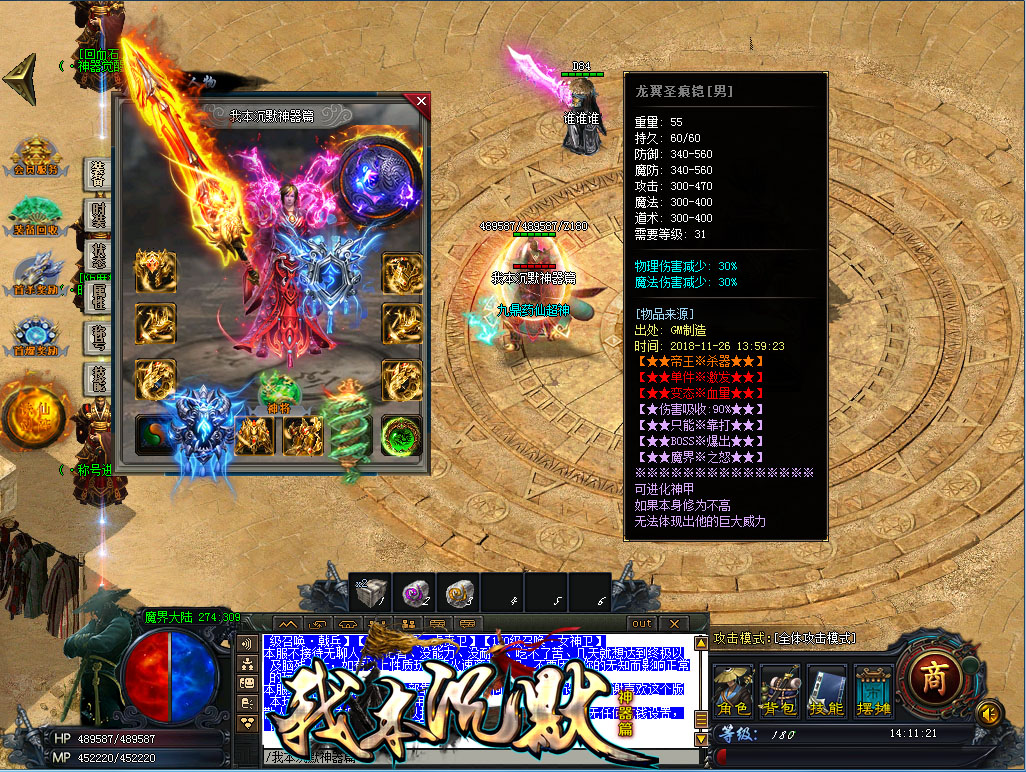Image resolution: width=1026 pixels, height=772 pixels.
Task: Switch to the 状态 status tab
Action: [x=98, y=255]
